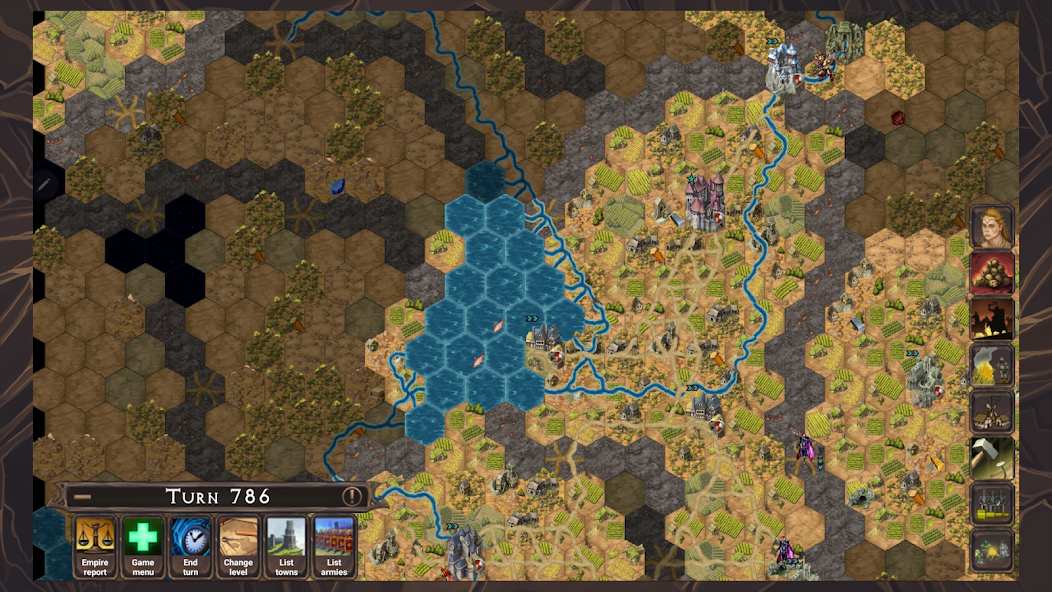Open the pile of skulls icon
This screenshot has height=592, width=1052.
(992, 273)
